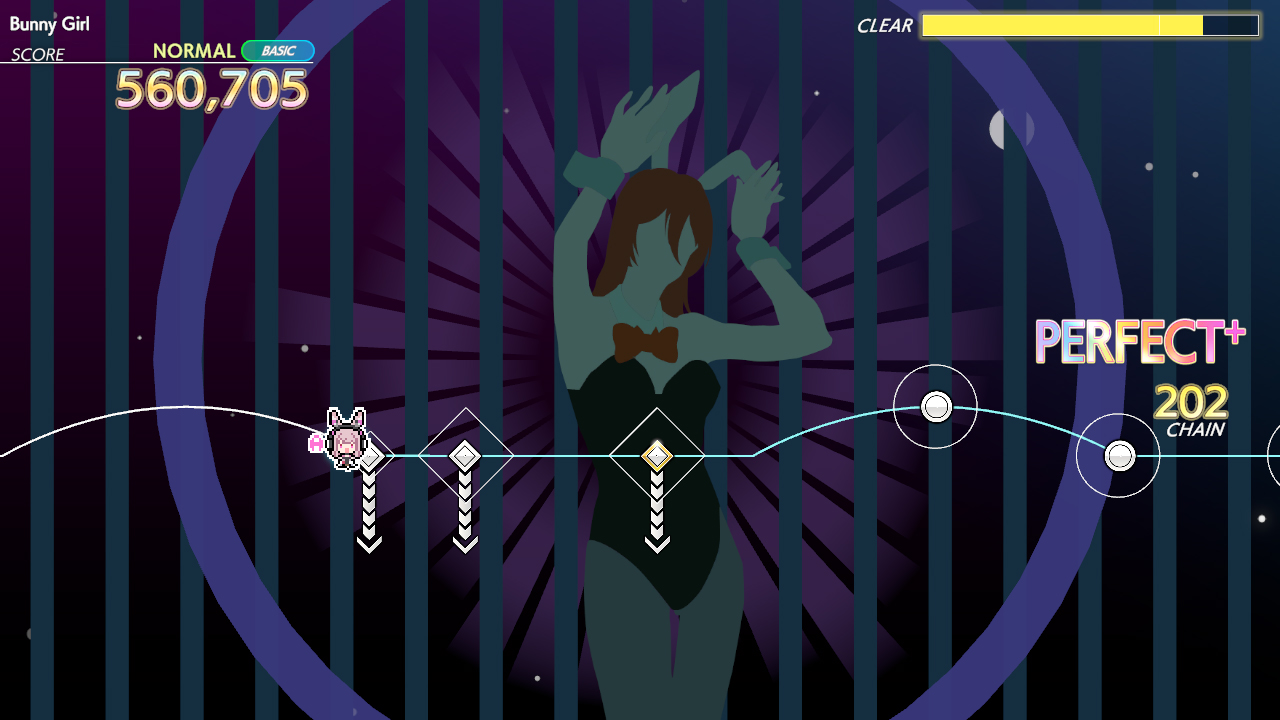Tap the circular hit note on the right

[935, 406]
